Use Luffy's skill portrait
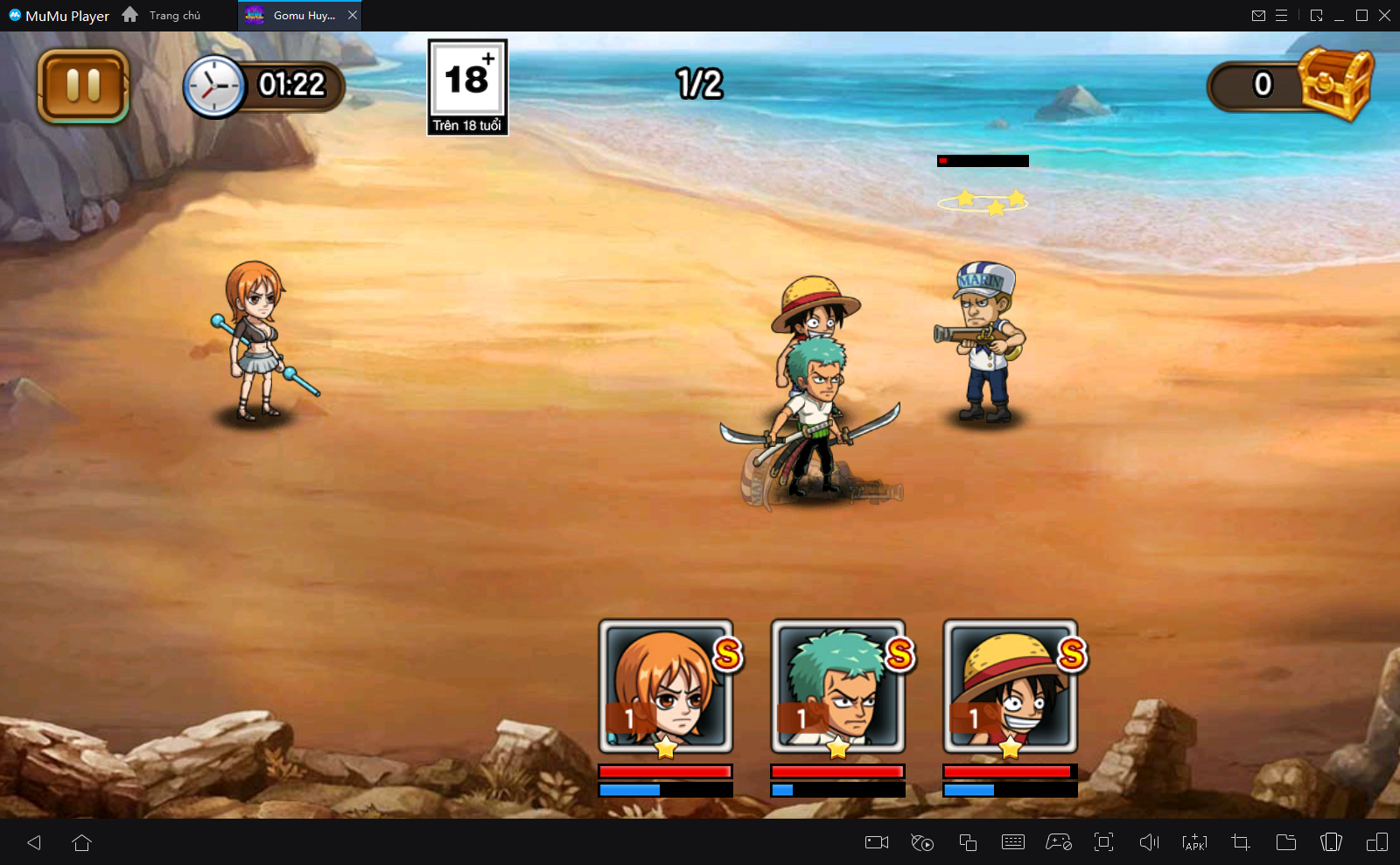 pos(1010,687)
